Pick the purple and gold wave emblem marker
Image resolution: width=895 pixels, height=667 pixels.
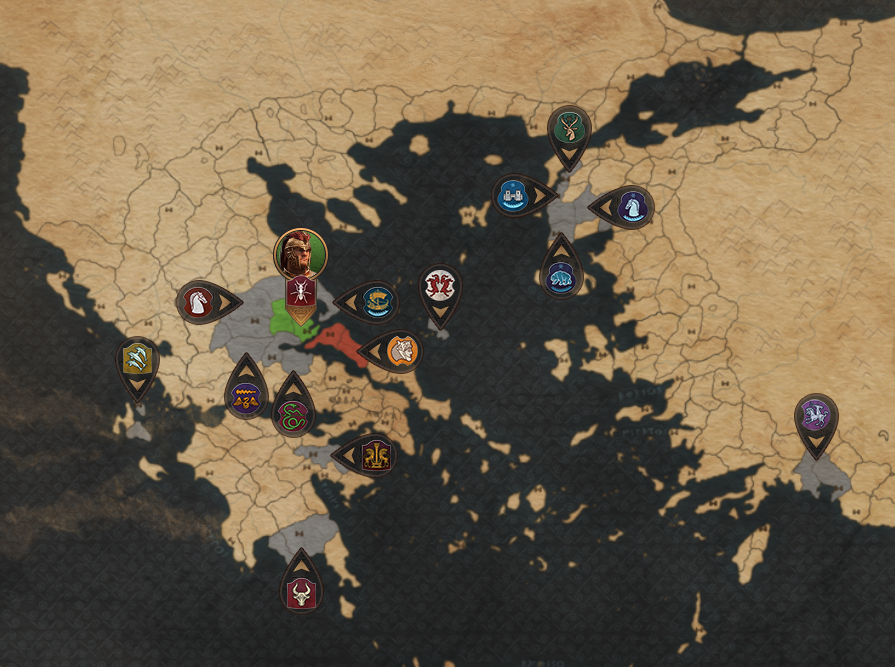click(246, 398)
